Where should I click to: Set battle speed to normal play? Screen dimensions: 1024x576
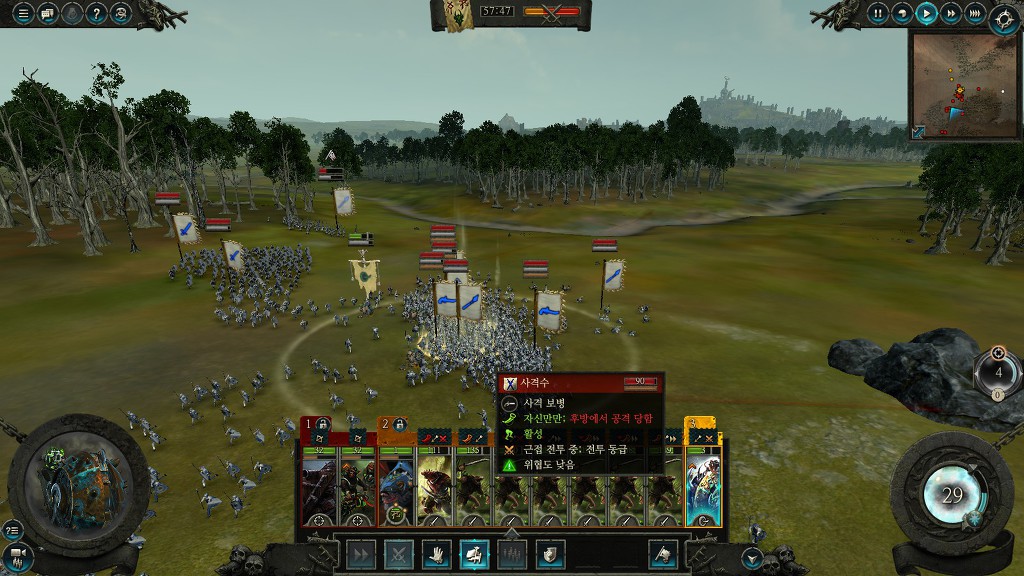coord(927,13)
